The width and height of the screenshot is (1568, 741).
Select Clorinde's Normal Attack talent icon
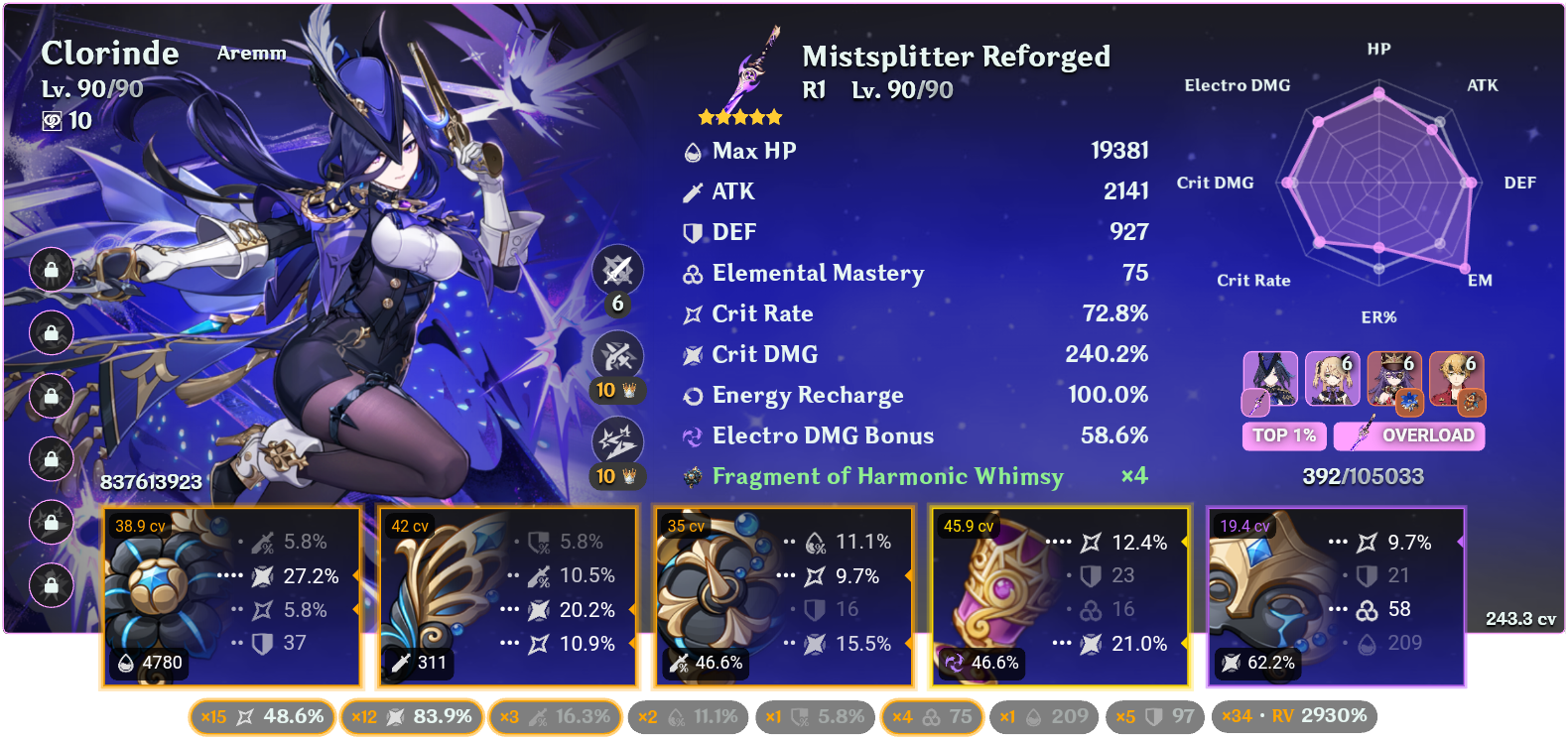tap(616, 269)
